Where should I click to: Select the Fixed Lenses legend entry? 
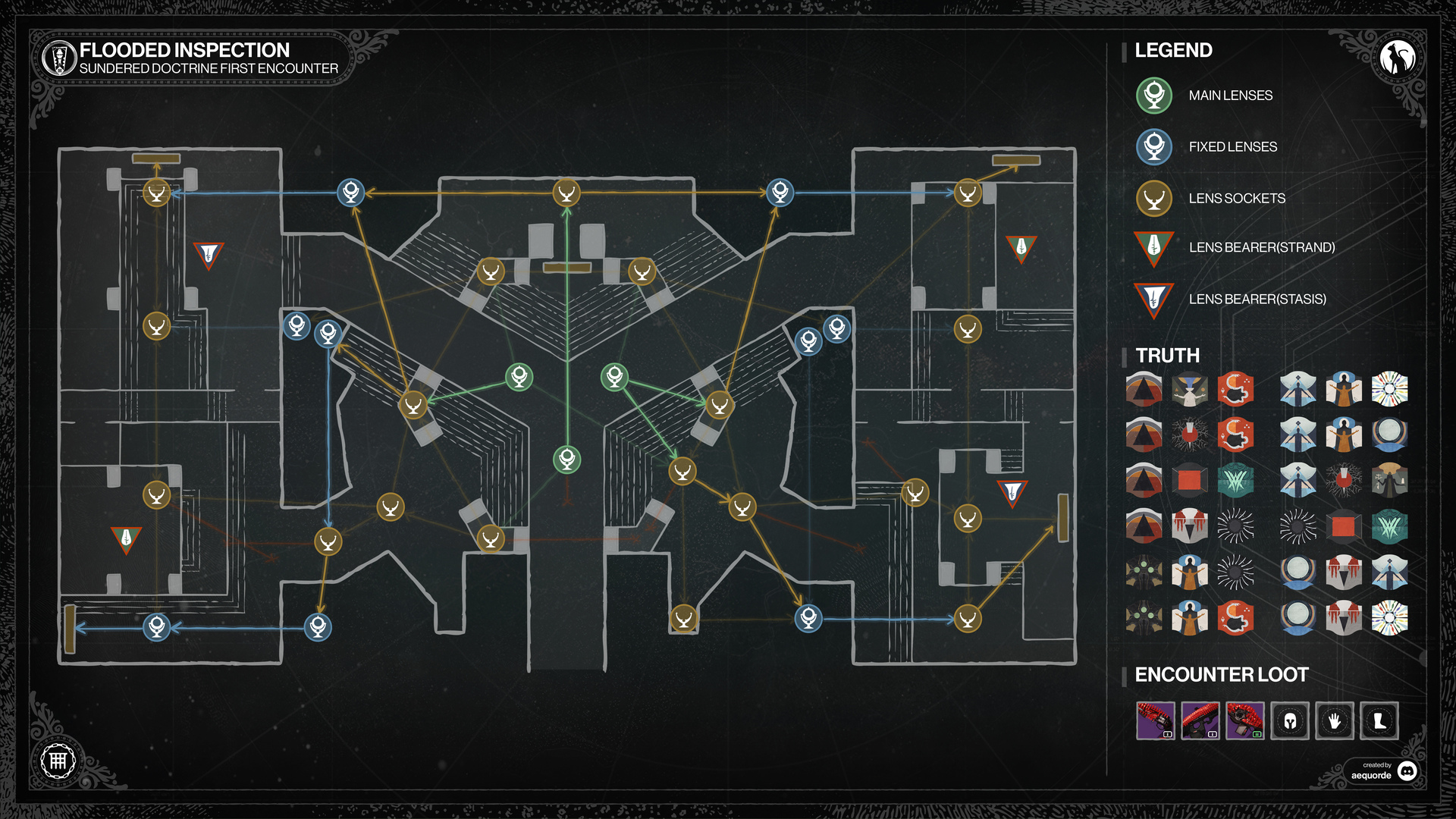[1154, 146]
